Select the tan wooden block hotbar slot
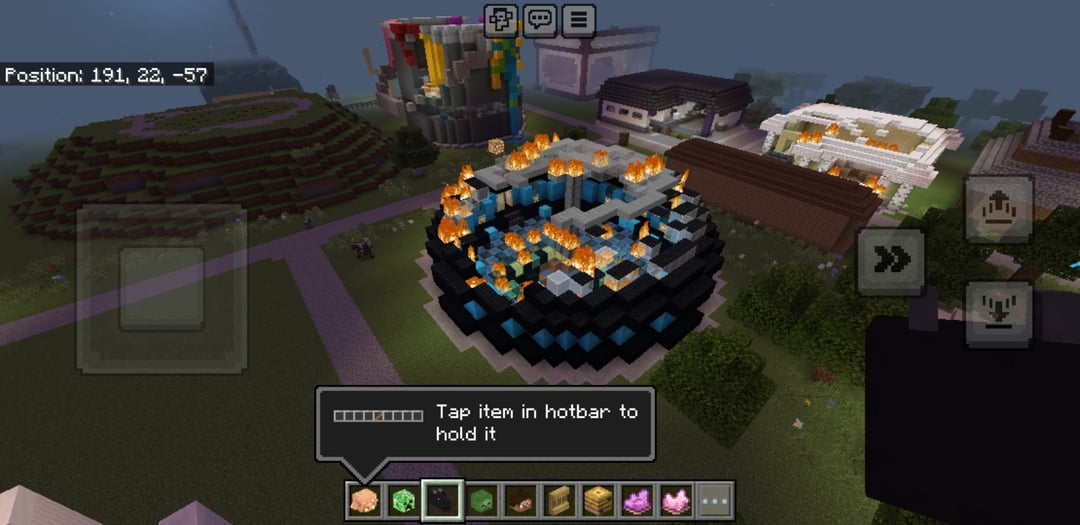The image size is (1080, 525). click(x=558, y=499)
